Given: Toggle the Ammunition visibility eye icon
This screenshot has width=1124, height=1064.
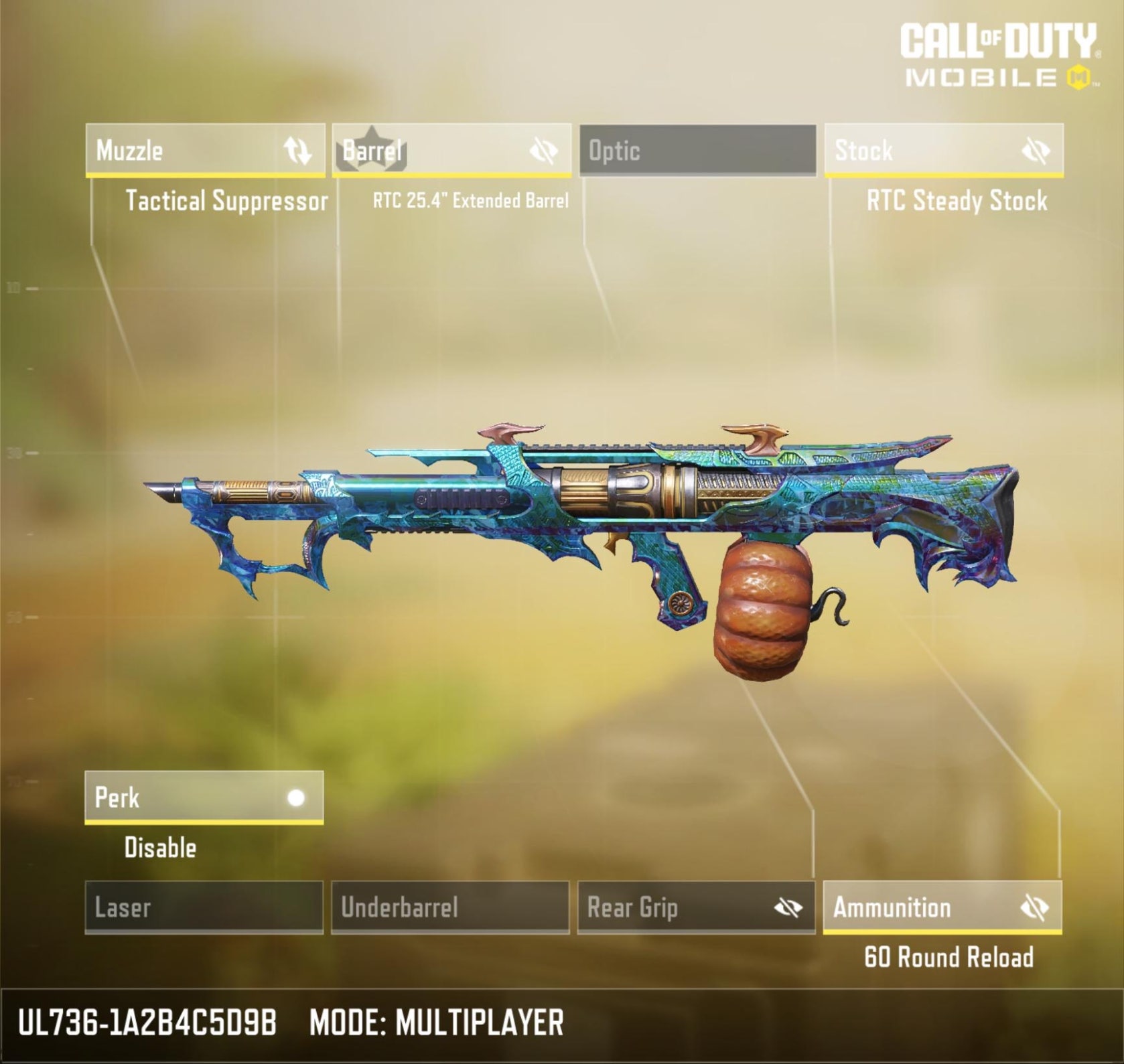Looking at the screenshot, I should 1034,908.
